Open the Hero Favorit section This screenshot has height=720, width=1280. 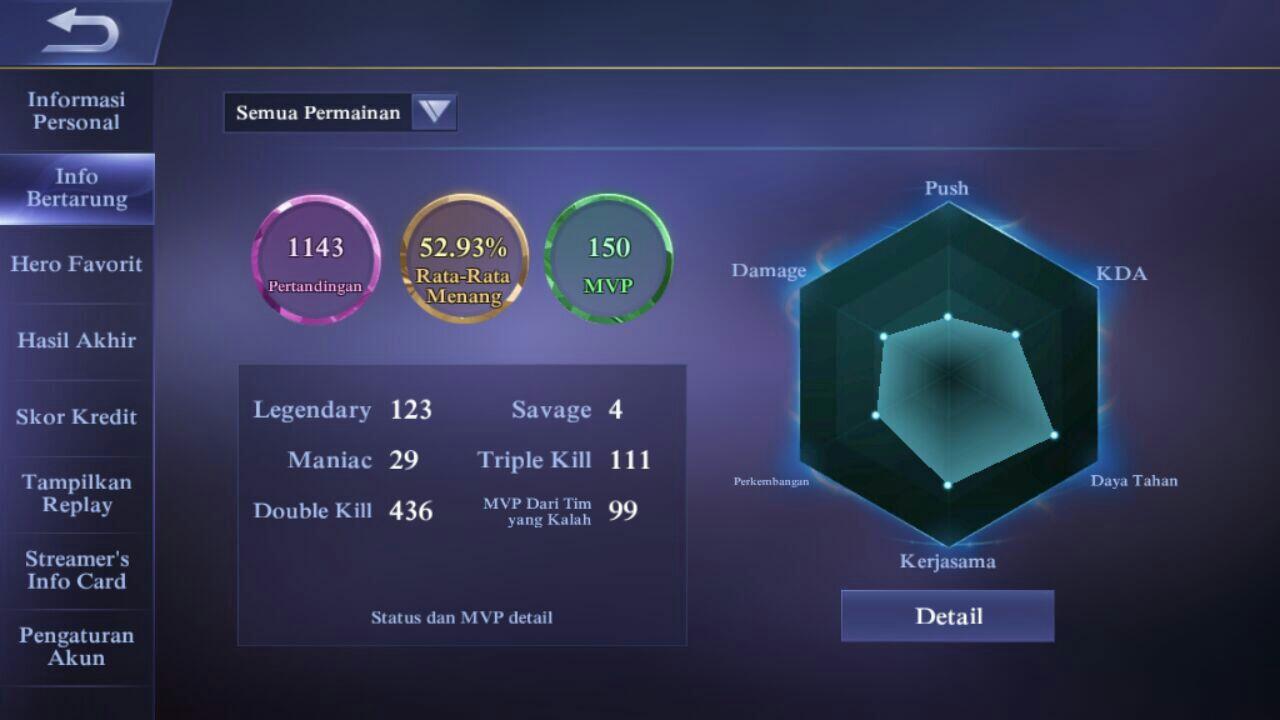[x=77, y=263]
